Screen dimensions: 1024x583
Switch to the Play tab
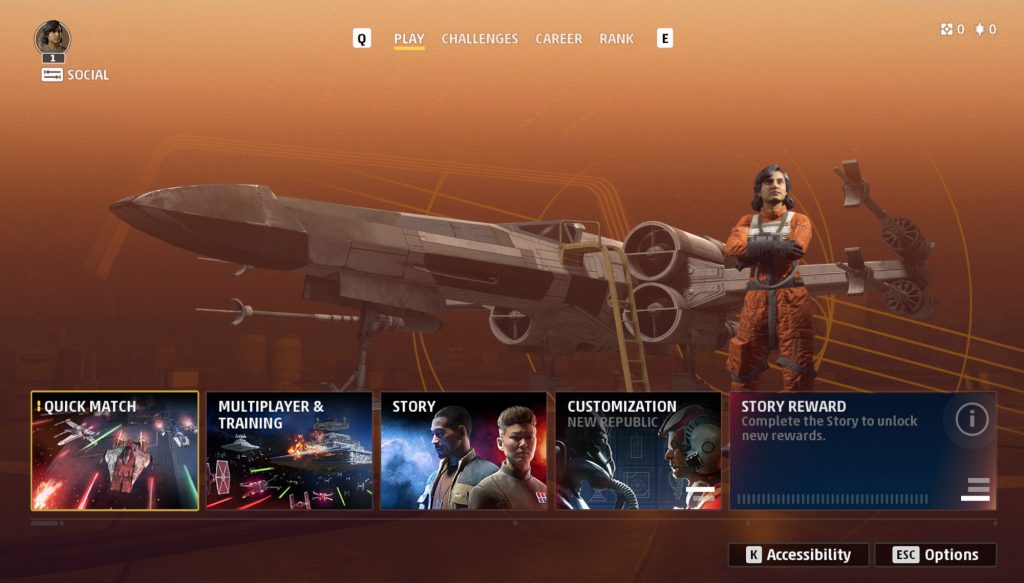(409, 39)
